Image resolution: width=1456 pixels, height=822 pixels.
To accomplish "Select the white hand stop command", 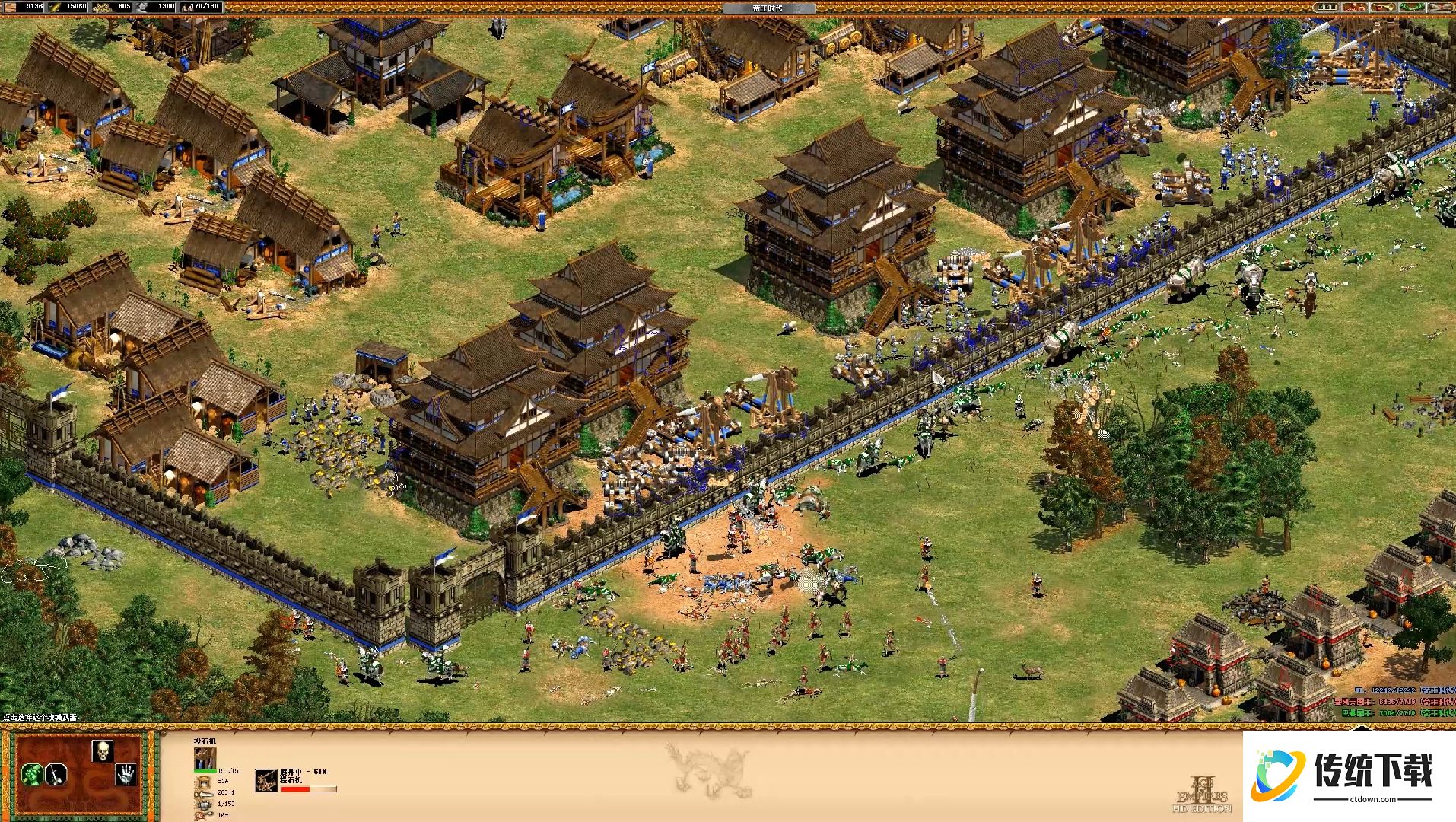I will point(126,776).
